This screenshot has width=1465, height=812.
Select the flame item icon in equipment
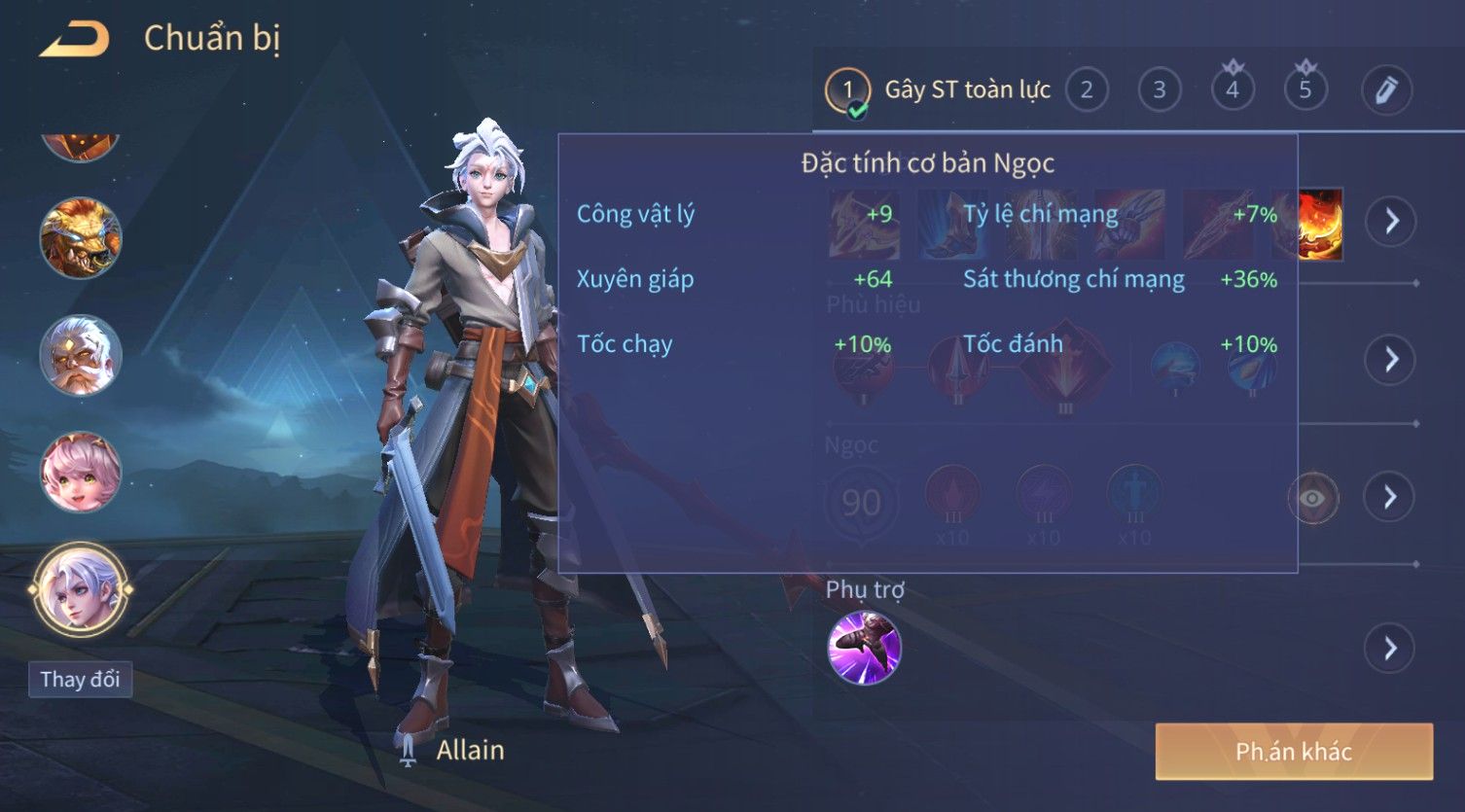tap(1320, 224)
